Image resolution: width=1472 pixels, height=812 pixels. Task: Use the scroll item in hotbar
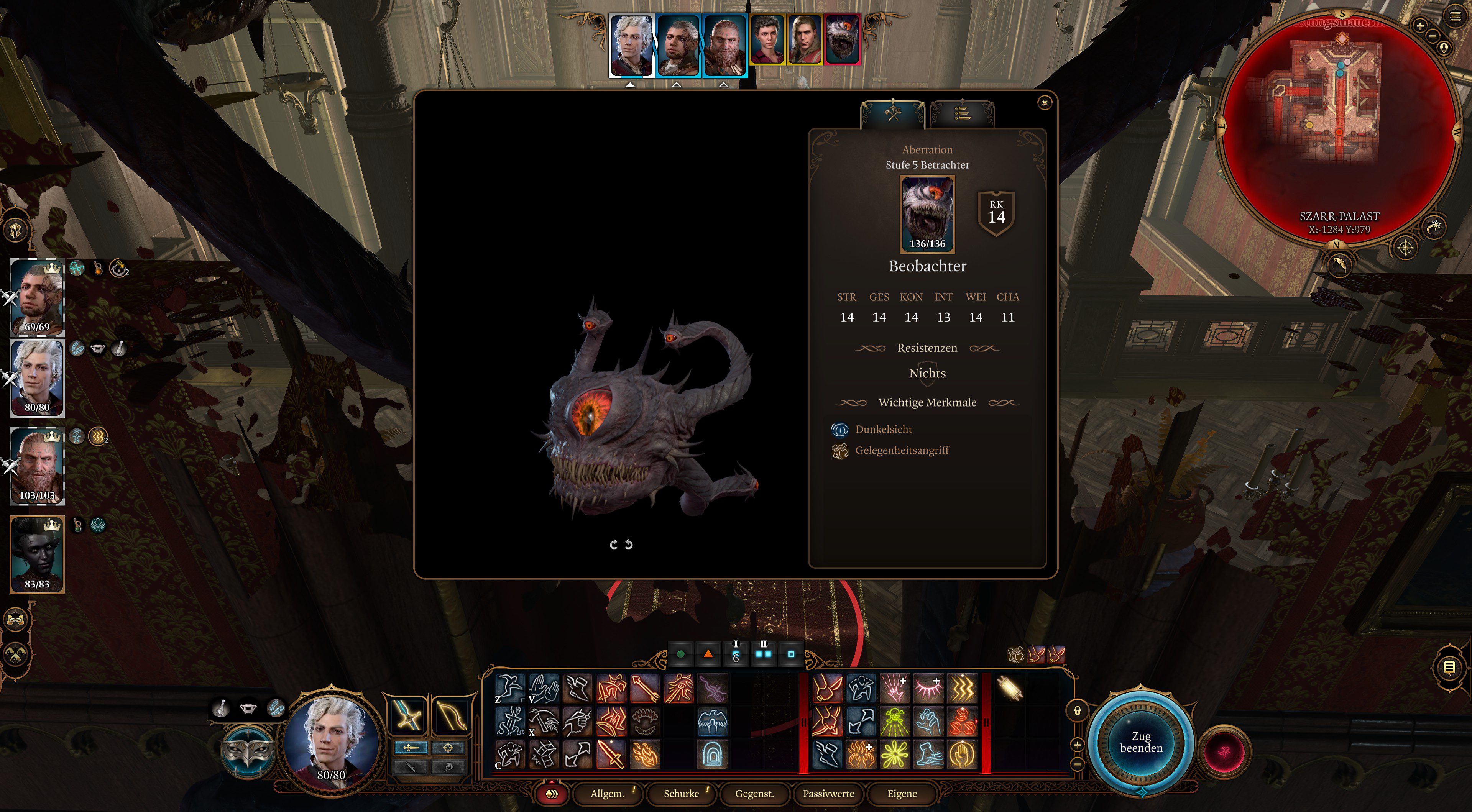1010,688
